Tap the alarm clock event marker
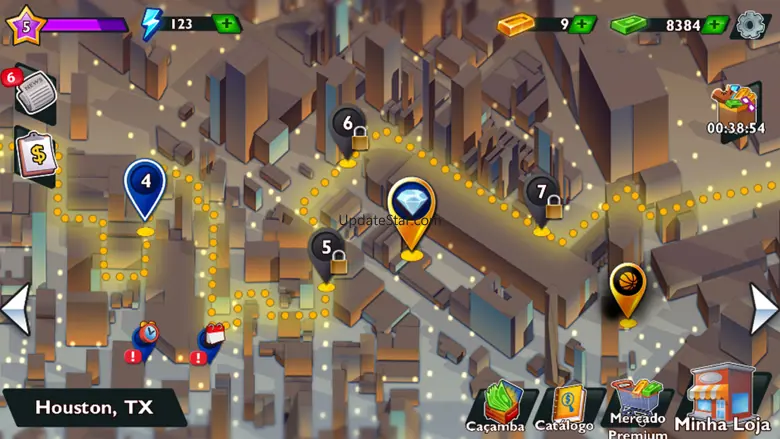This screenshot has width=780, height=439. tap(147, 334)
